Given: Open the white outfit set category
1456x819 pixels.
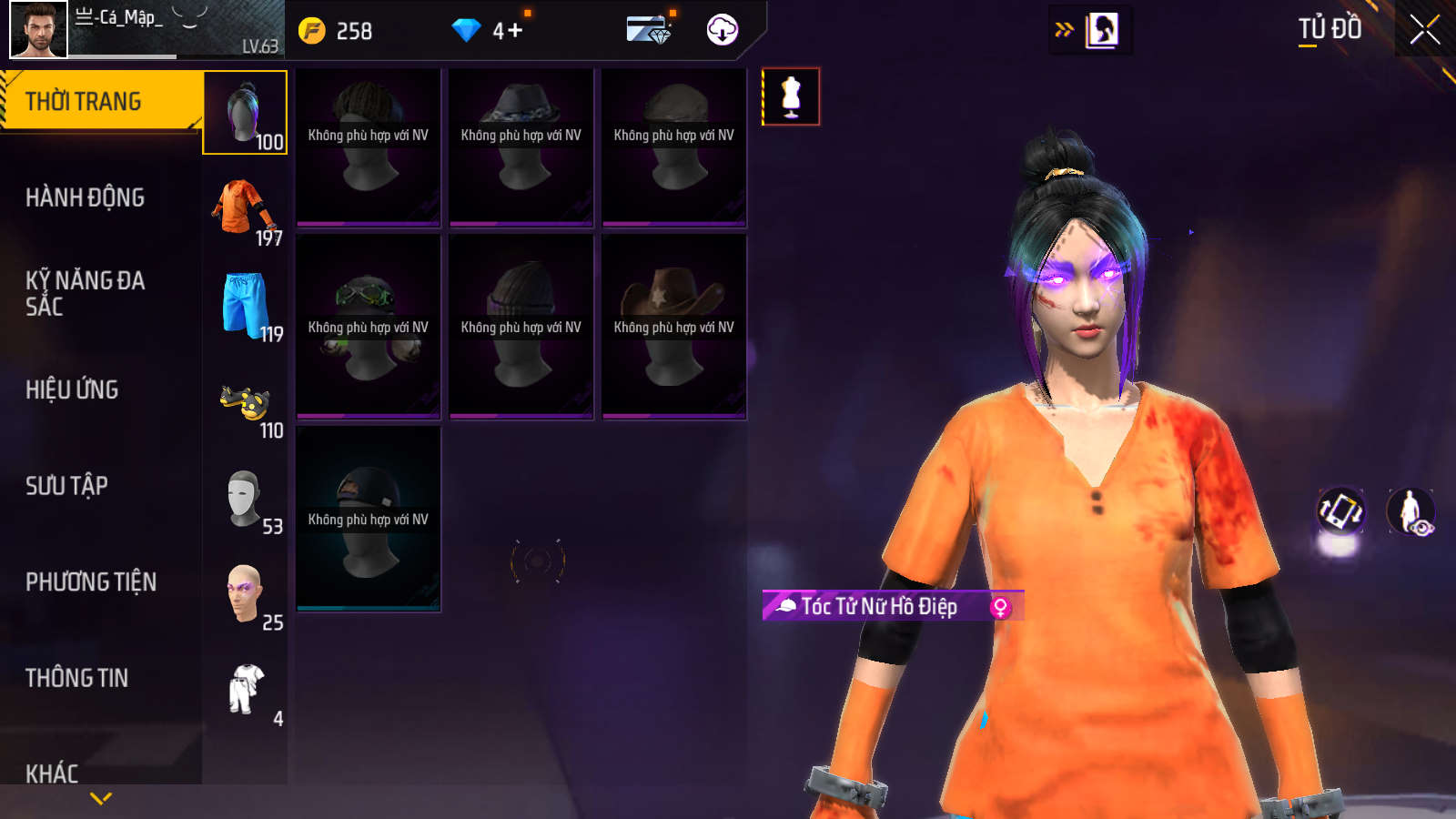Looking at the screenshot, I should pyautogui.click(x=246, y=689).
